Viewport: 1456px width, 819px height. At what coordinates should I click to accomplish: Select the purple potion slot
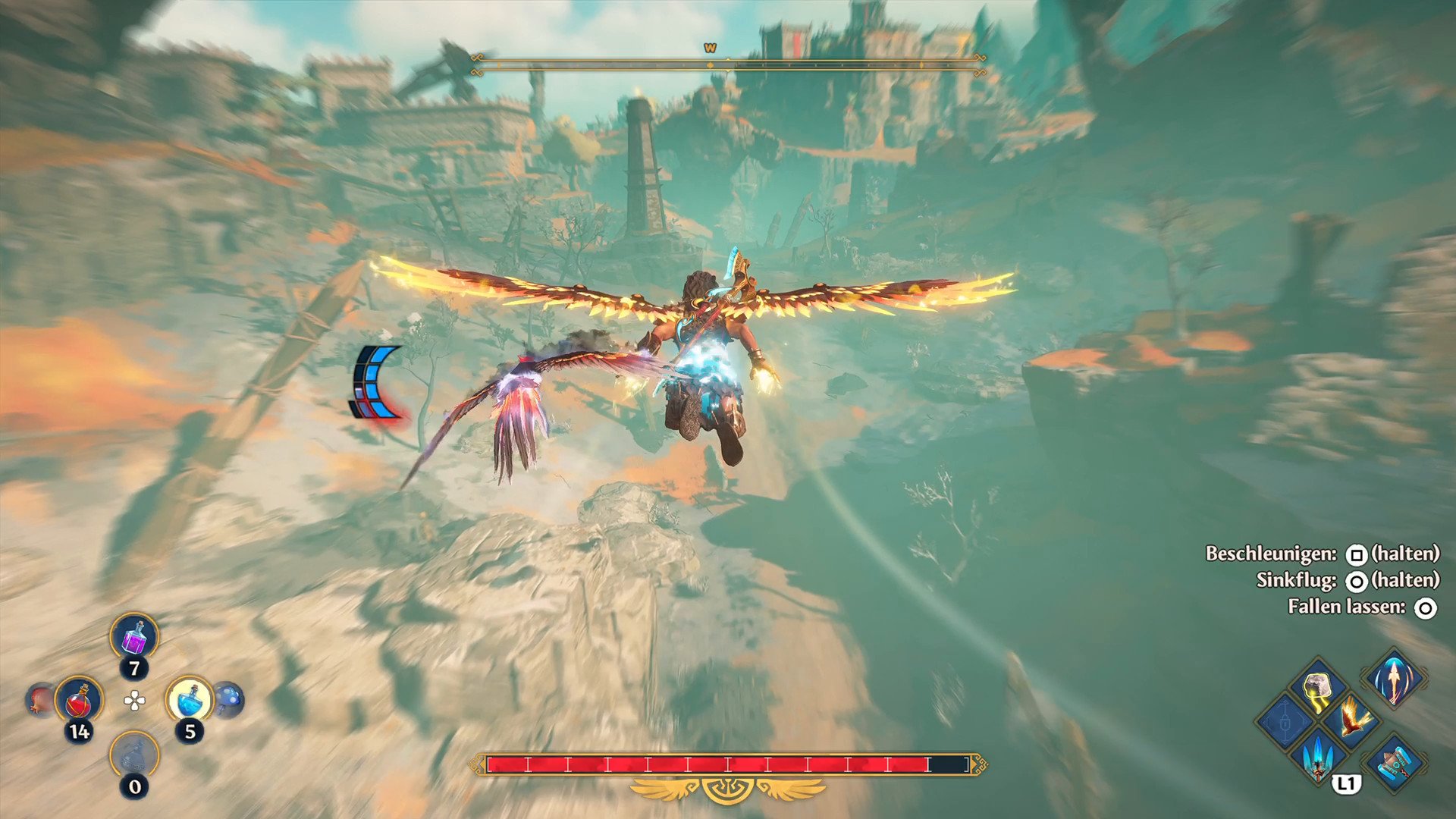coord(134,638)
